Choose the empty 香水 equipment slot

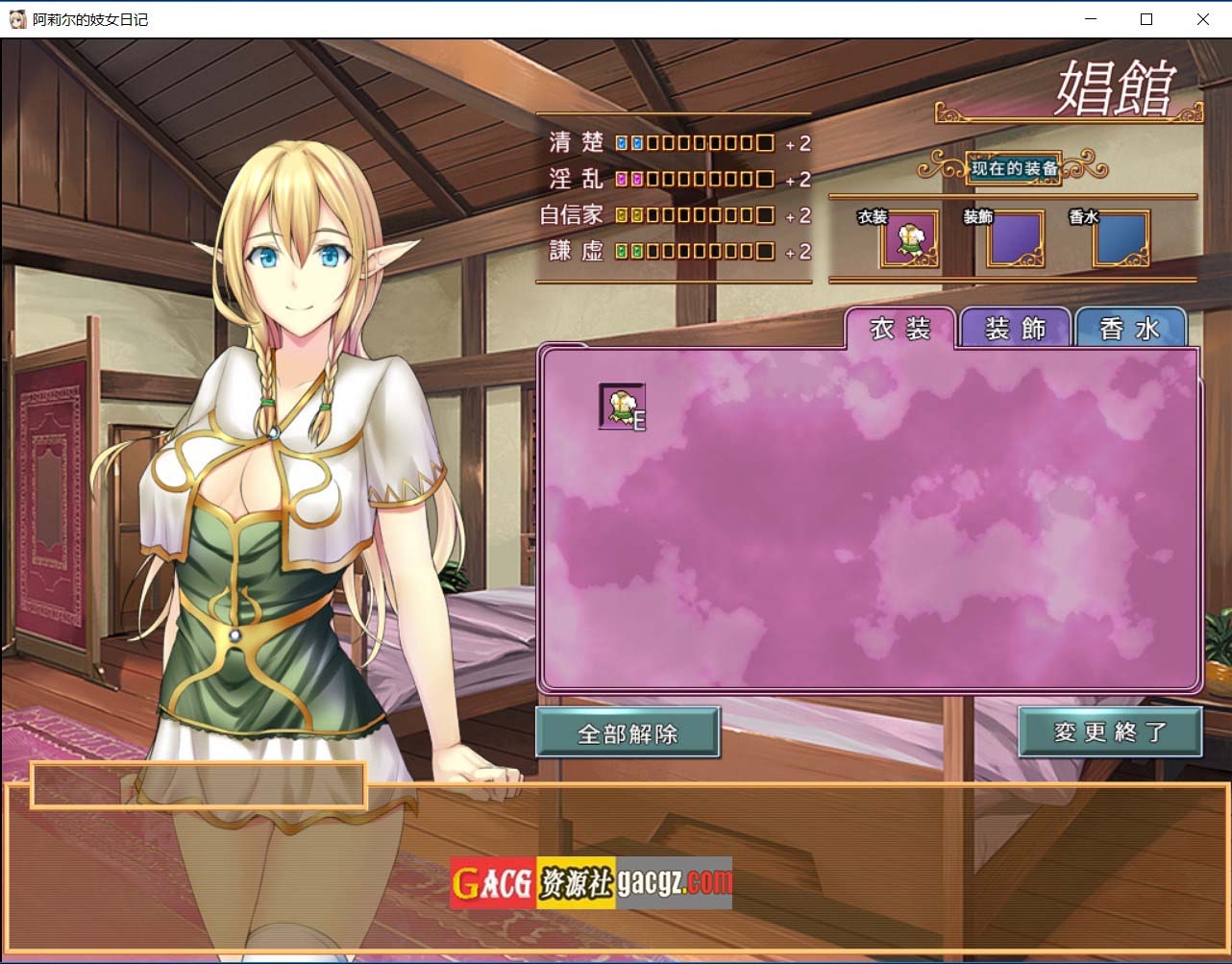click(x=1121, y=238)
